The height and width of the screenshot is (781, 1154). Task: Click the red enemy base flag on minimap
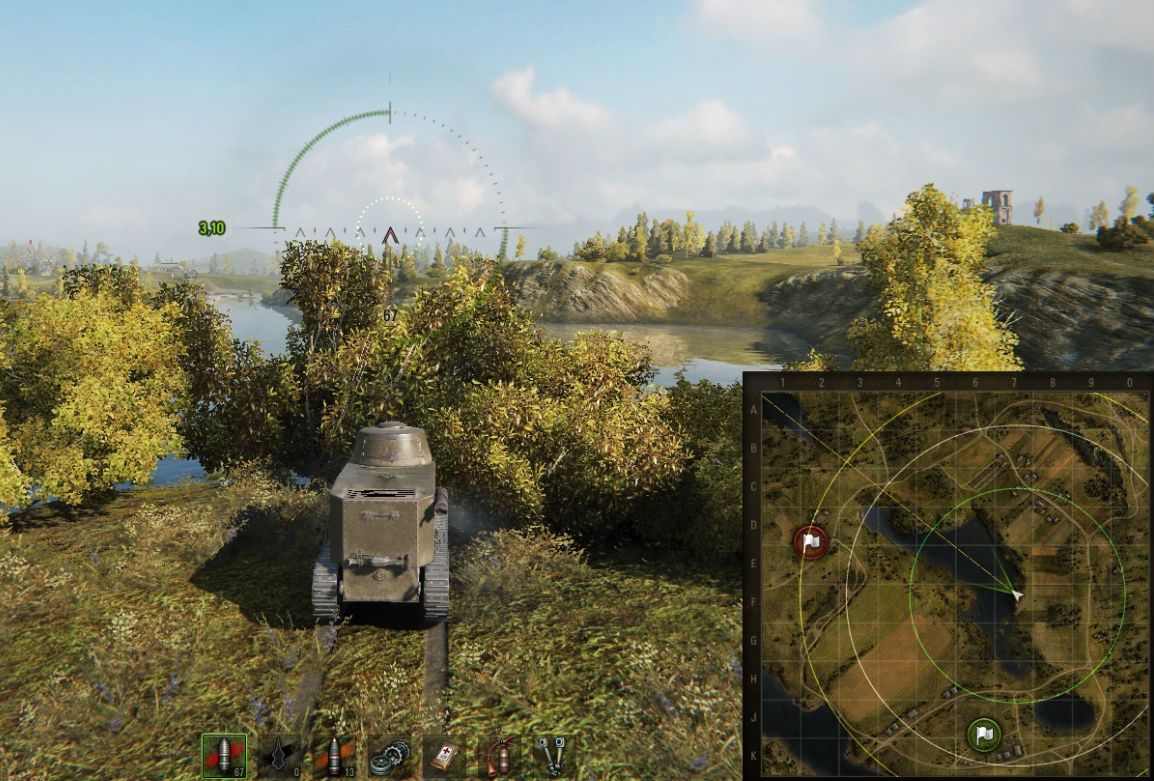811,542
